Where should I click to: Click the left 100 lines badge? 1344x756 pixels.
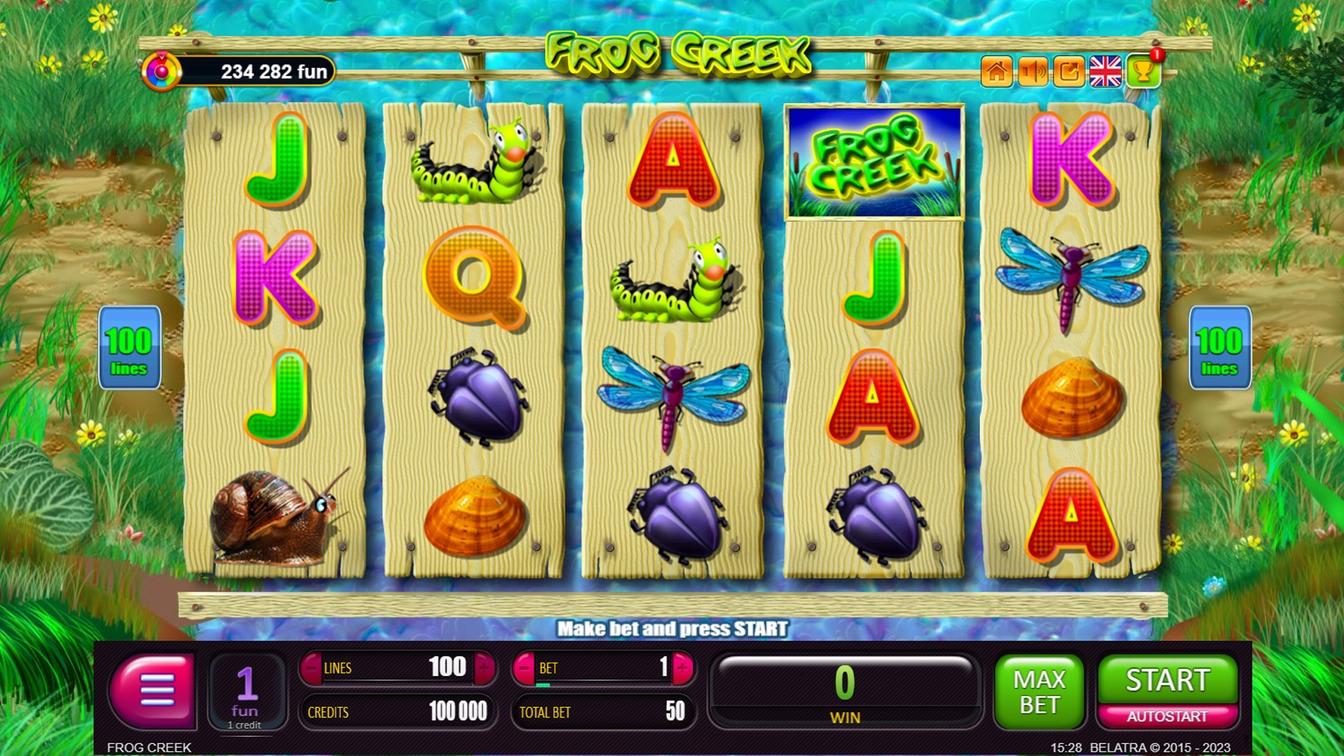coord(129,348)
